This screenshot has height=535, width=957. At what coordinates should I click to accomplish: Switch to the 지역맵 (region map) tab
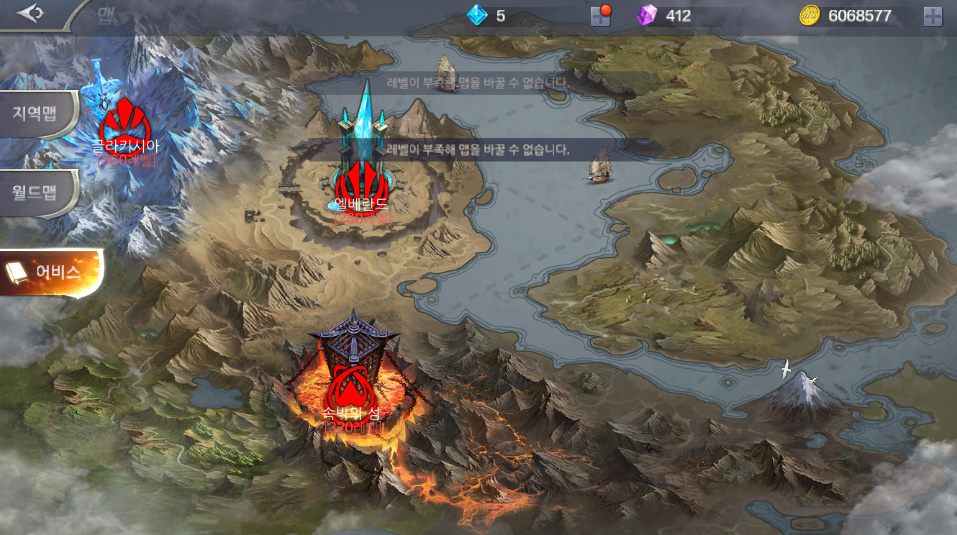tap(38, 112)
